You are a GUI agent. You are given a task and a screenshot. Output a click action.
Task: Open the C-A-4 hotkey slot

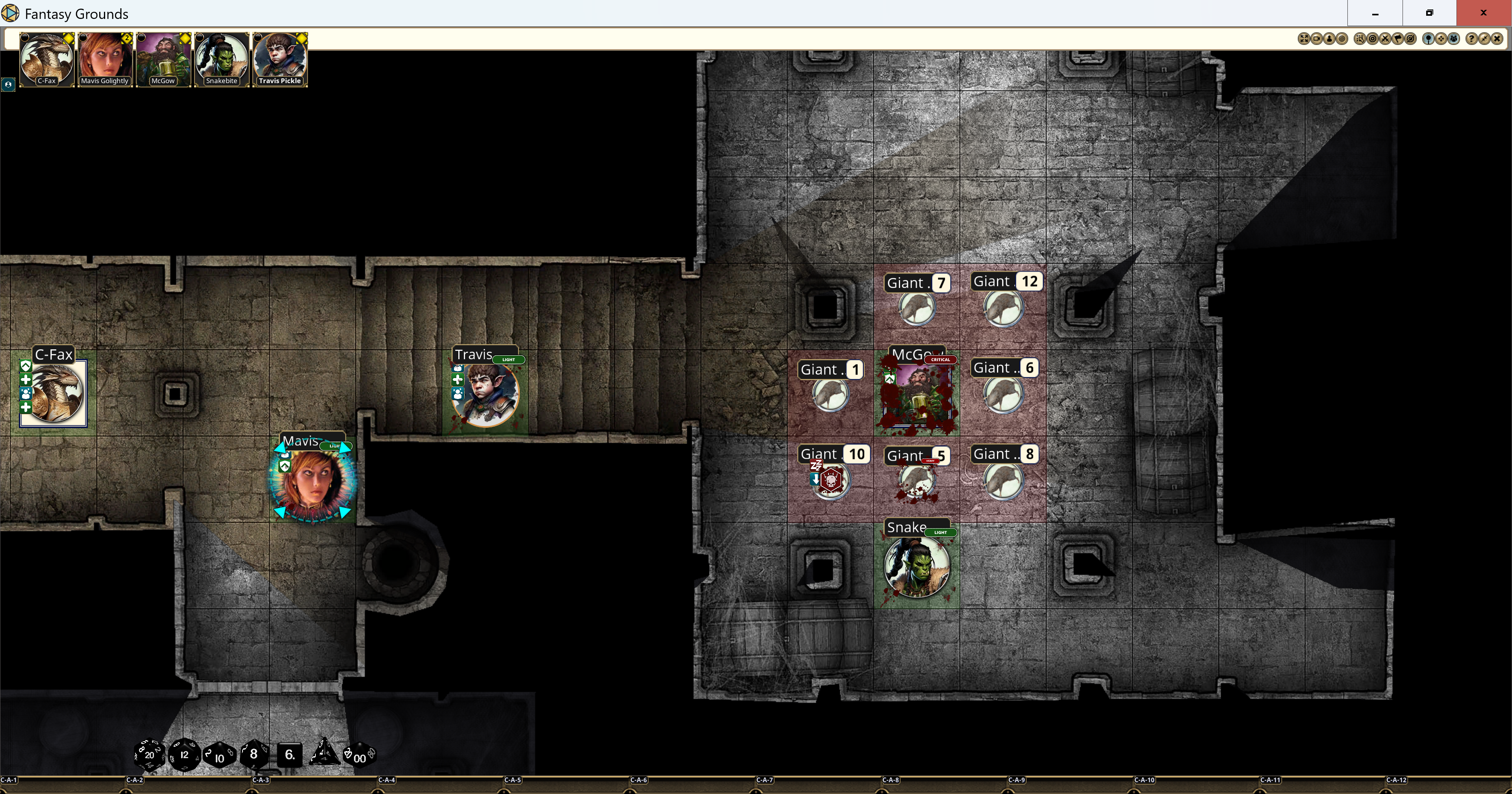pyautogui.click(x=387, y=781)
